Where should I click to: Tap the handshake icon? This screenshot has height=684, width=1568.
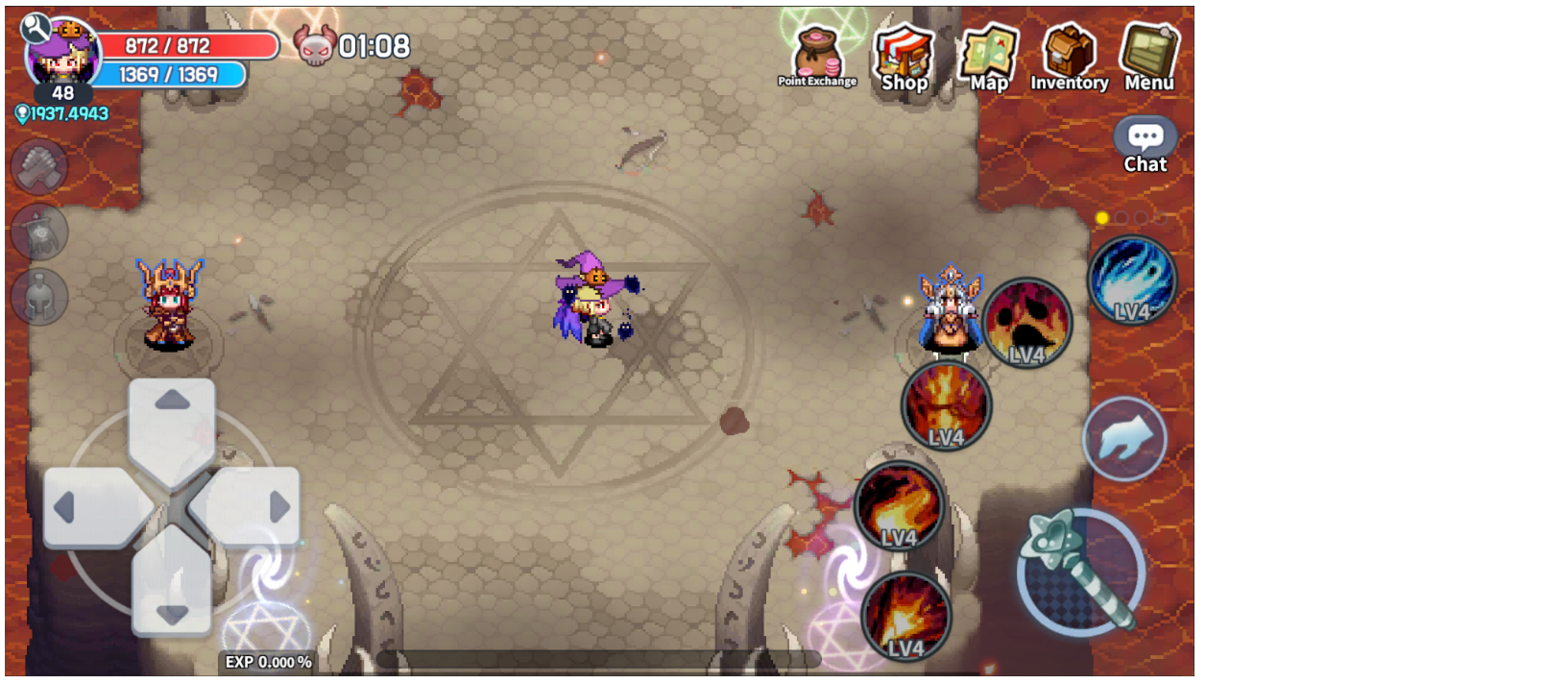pos(39,167)
